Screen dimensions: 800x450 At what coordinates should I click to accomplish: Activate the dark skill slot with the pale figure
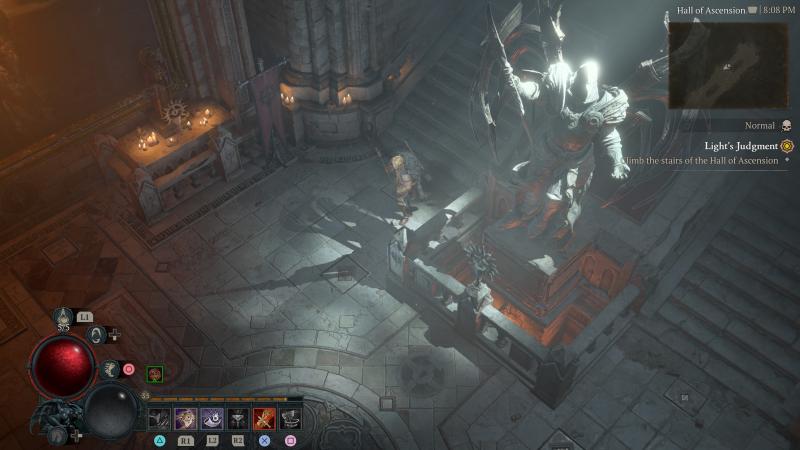(238, 418)
